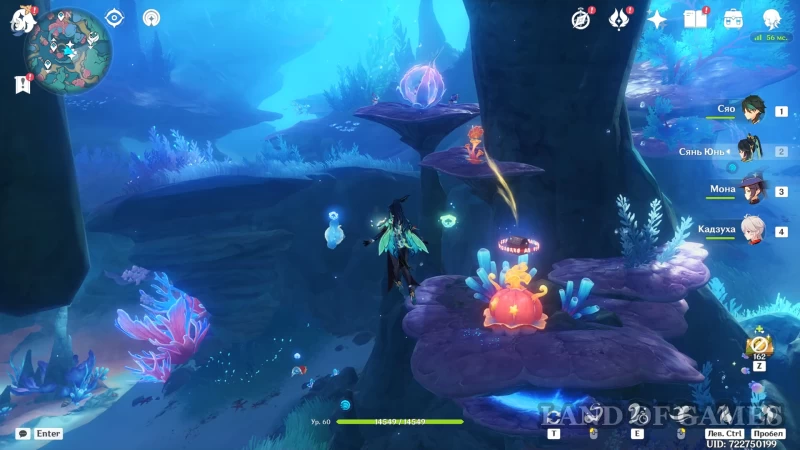The height and width of the screenshot is (450, 800).
Task: Toggle the elemental sight eye icon
Action: pyautogui.click(x=114, y=17)
